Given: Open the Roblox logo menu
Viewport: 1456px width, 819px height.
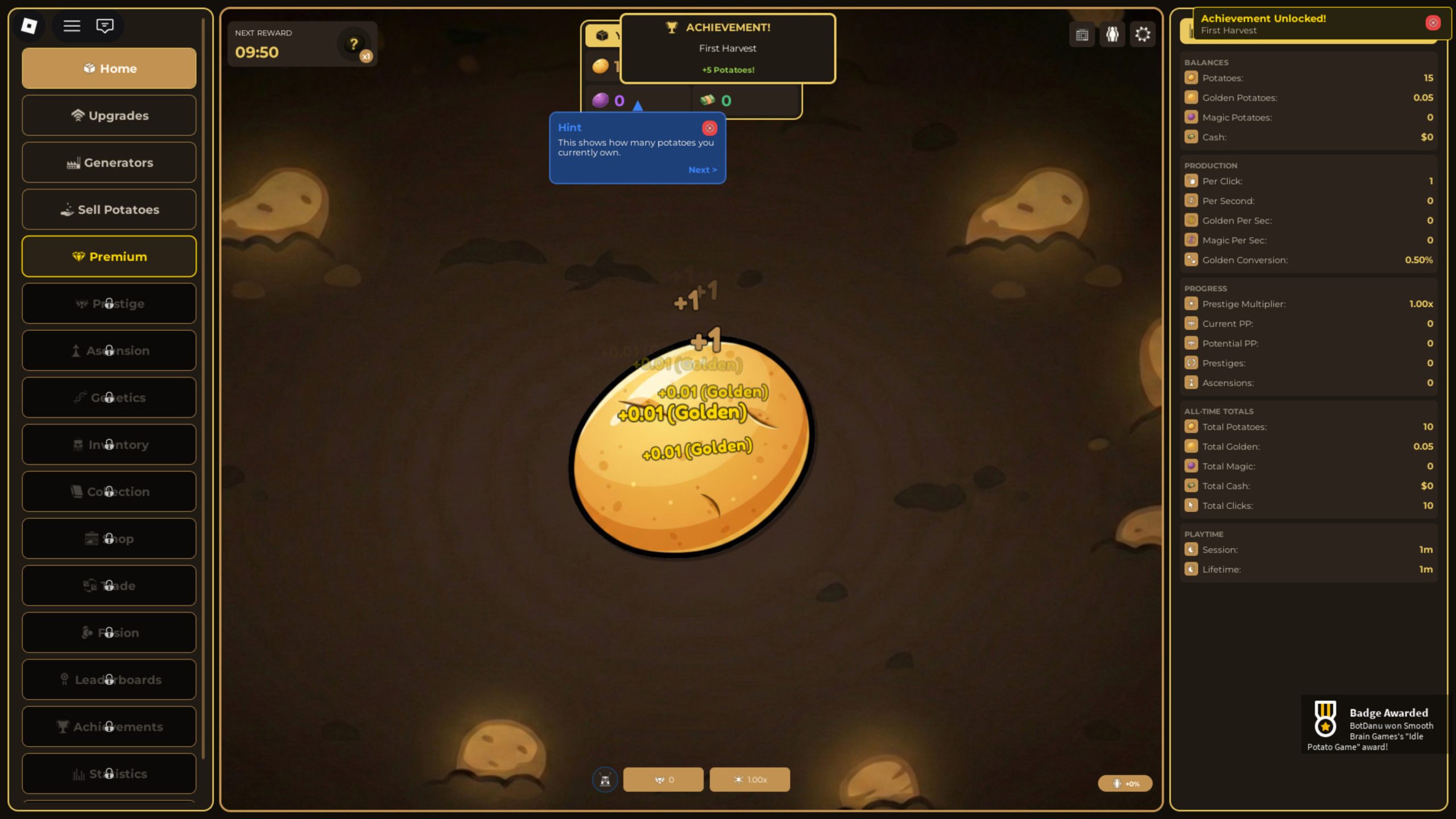Looking at the screenshot, I should click(x=29, y=26).
